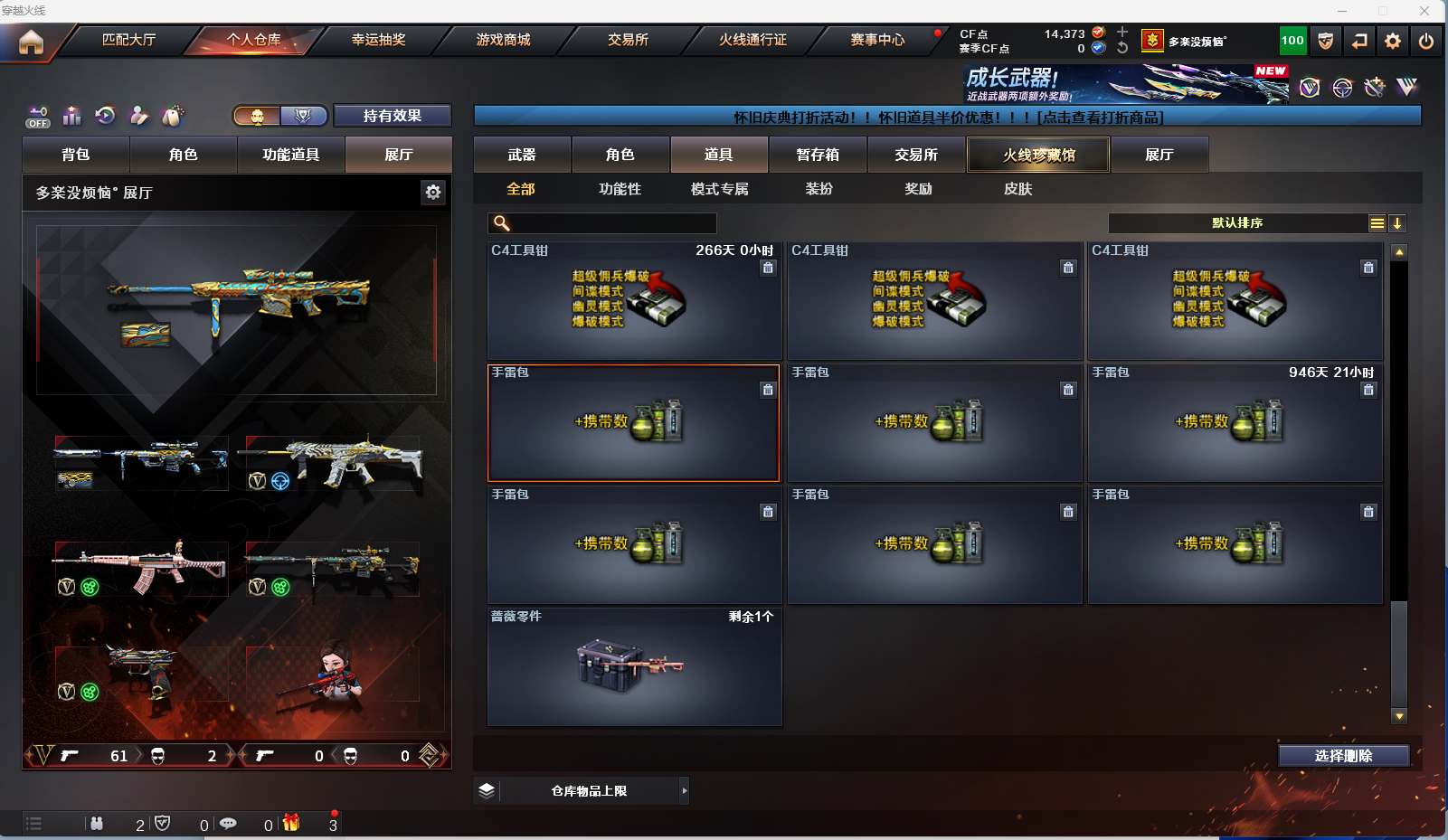The image size is (1448, 840).
Task: Open the 交易所 top menu entry
Action: 628,40
